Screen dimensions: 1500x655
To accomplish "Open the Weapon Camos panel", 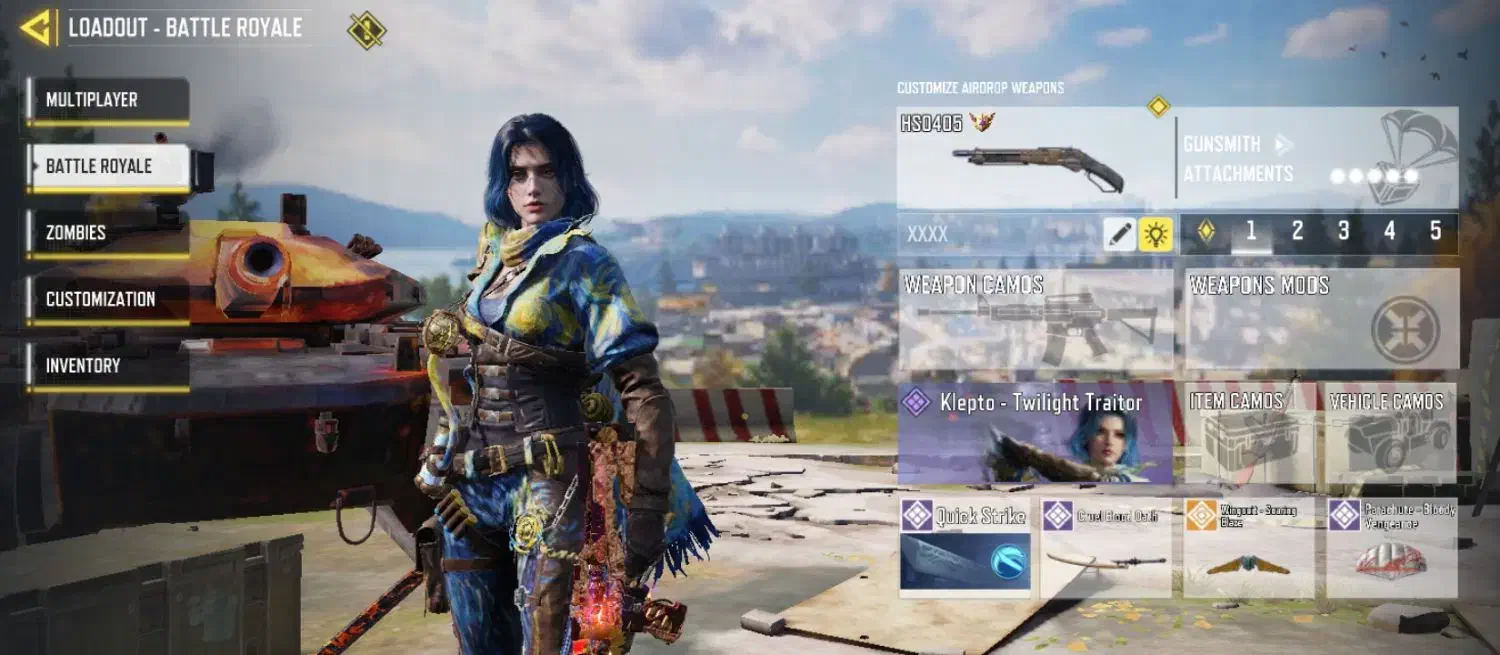I will coord(1036,319).
